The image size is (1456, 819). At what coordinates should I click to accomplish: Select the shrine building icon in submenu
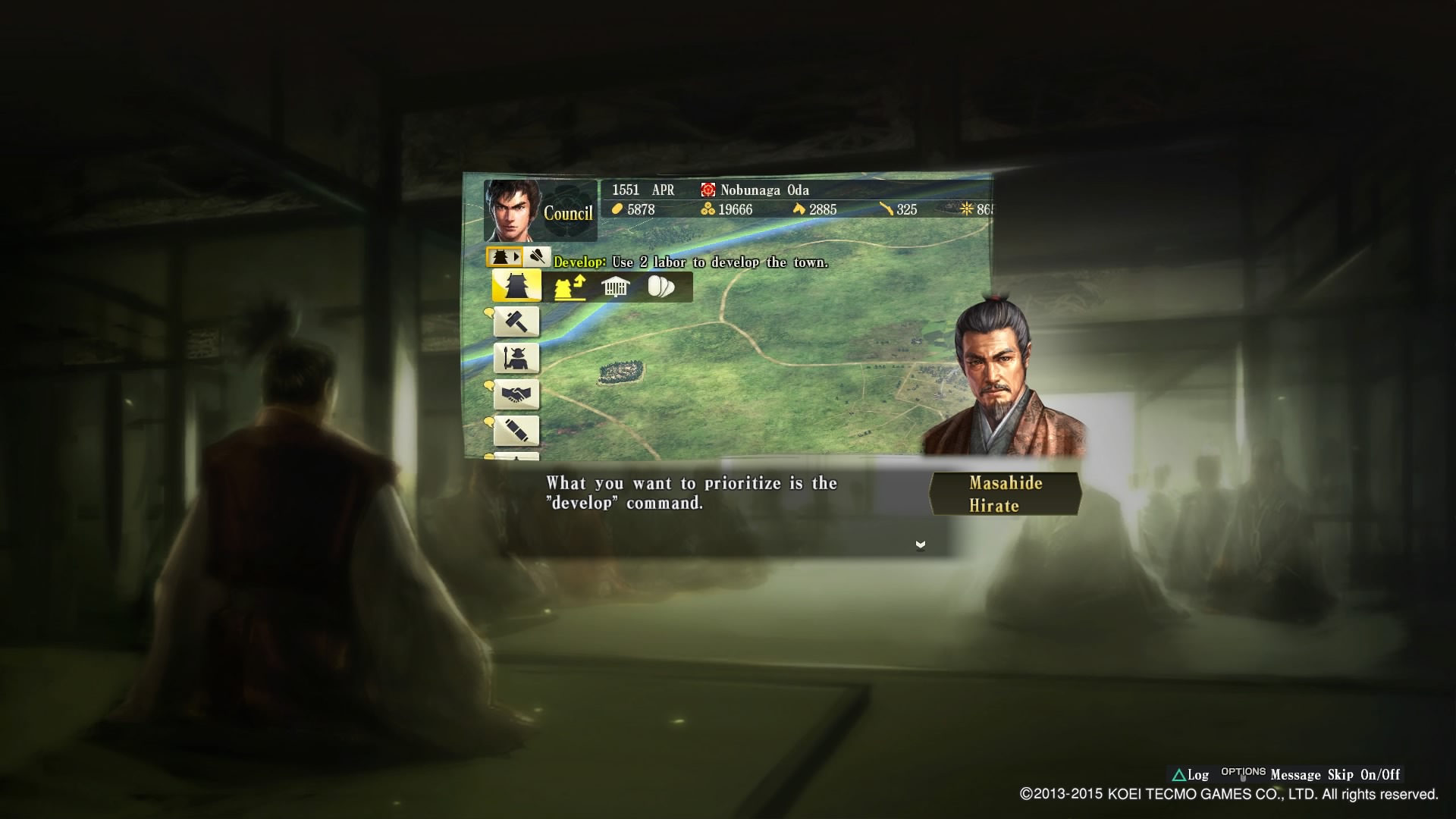614,287
